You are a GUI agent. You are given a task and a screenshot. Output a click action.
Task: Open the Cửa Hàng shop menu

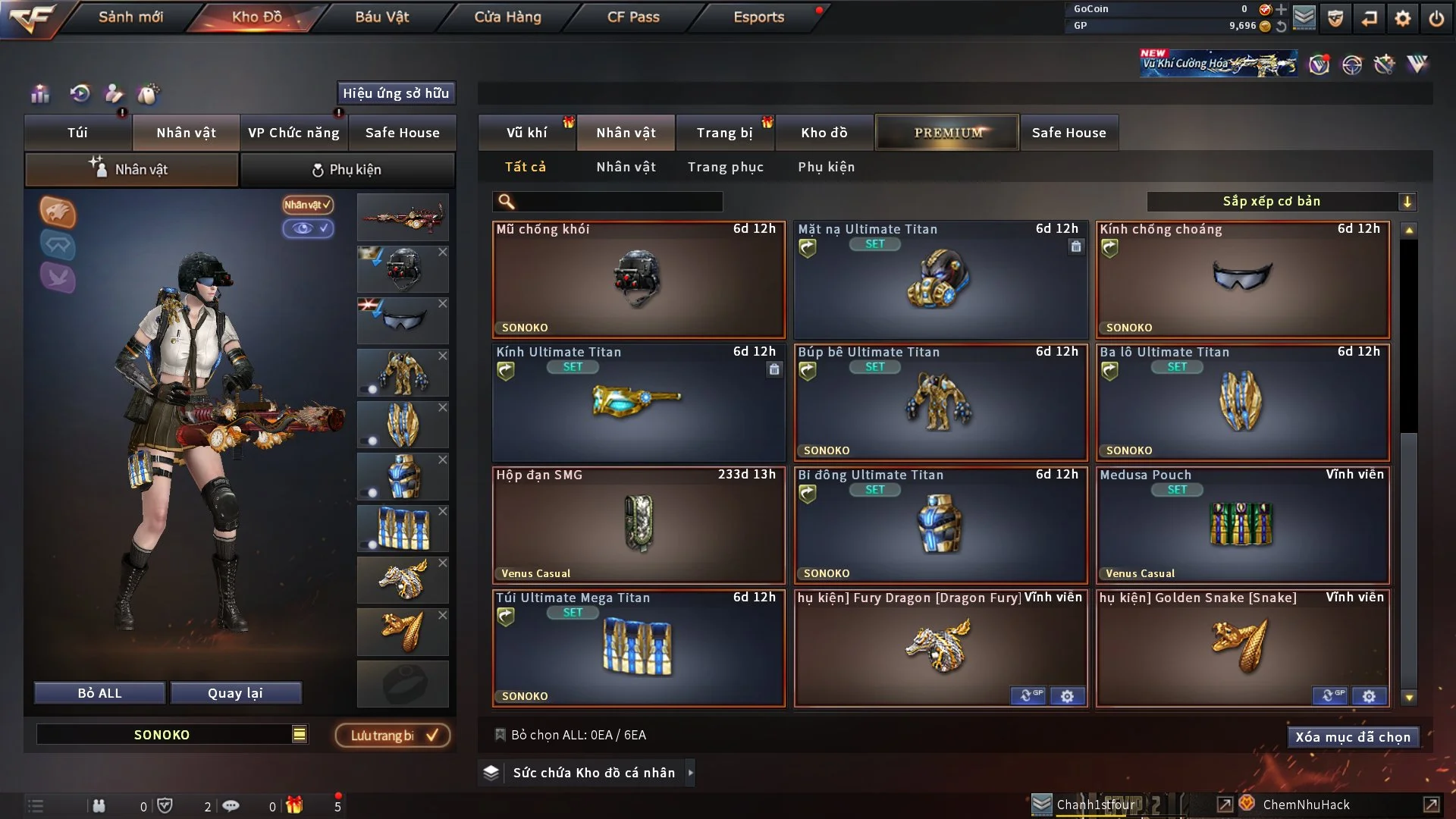507,17
